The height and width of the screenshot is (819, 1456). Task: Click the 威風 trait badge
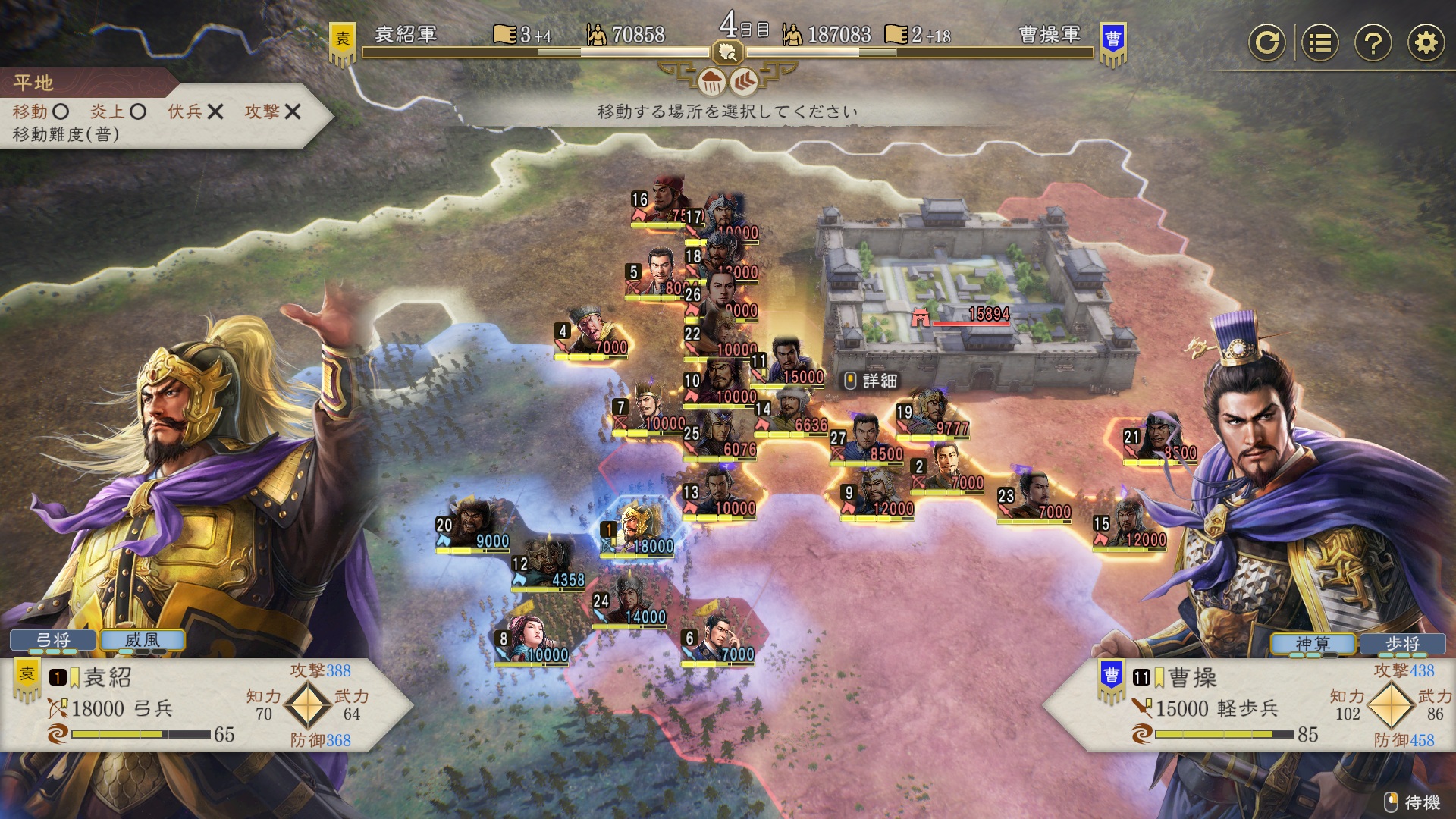click(143, 641)
